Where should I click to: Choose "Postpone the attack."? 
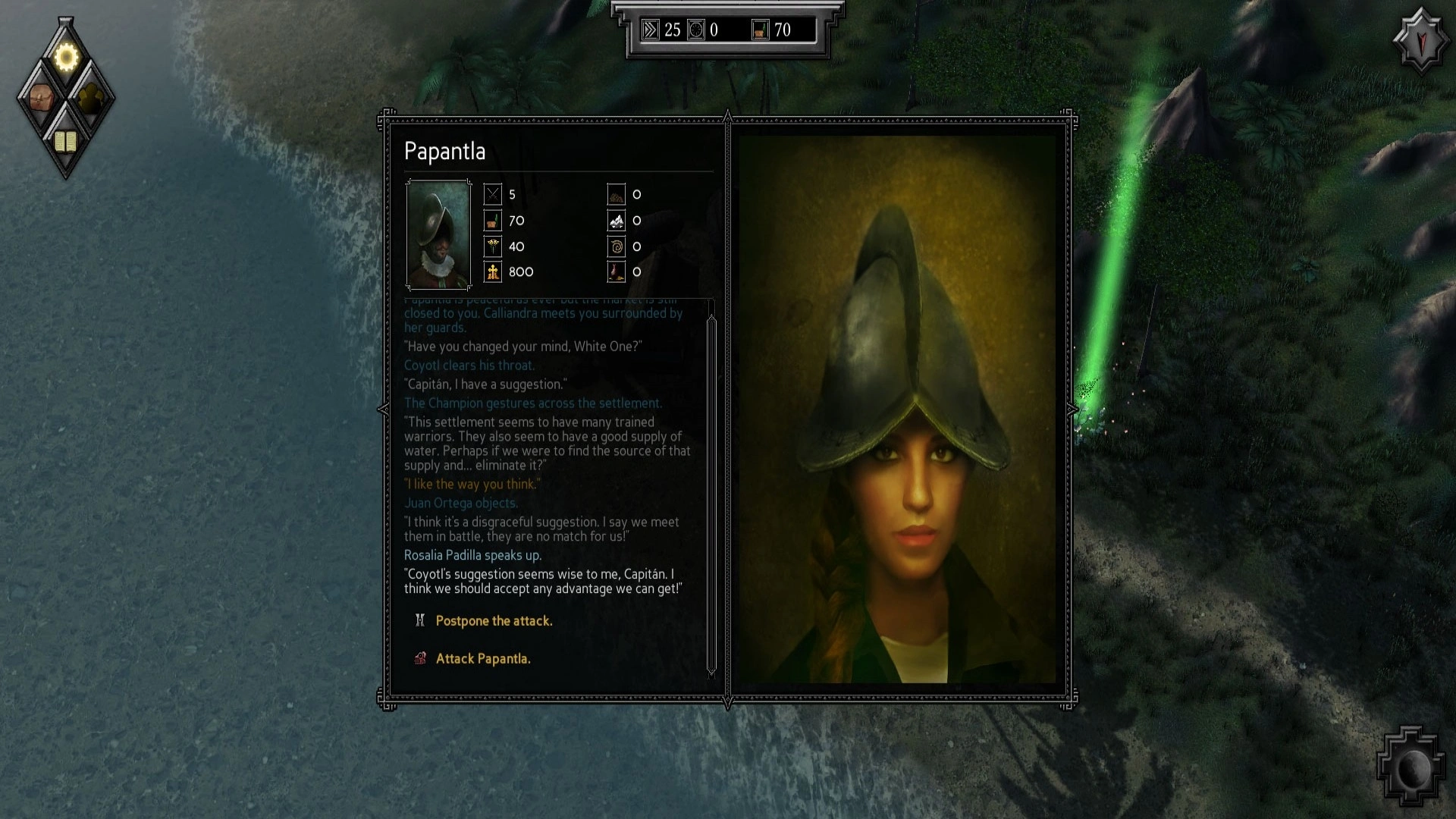coord(494,621)
